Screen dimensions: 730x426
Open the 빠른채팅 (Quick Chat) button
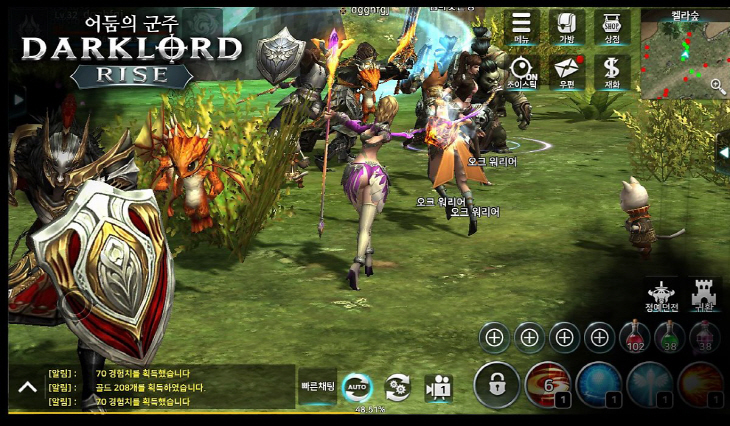pyautogui.click(x=318, y=385)
